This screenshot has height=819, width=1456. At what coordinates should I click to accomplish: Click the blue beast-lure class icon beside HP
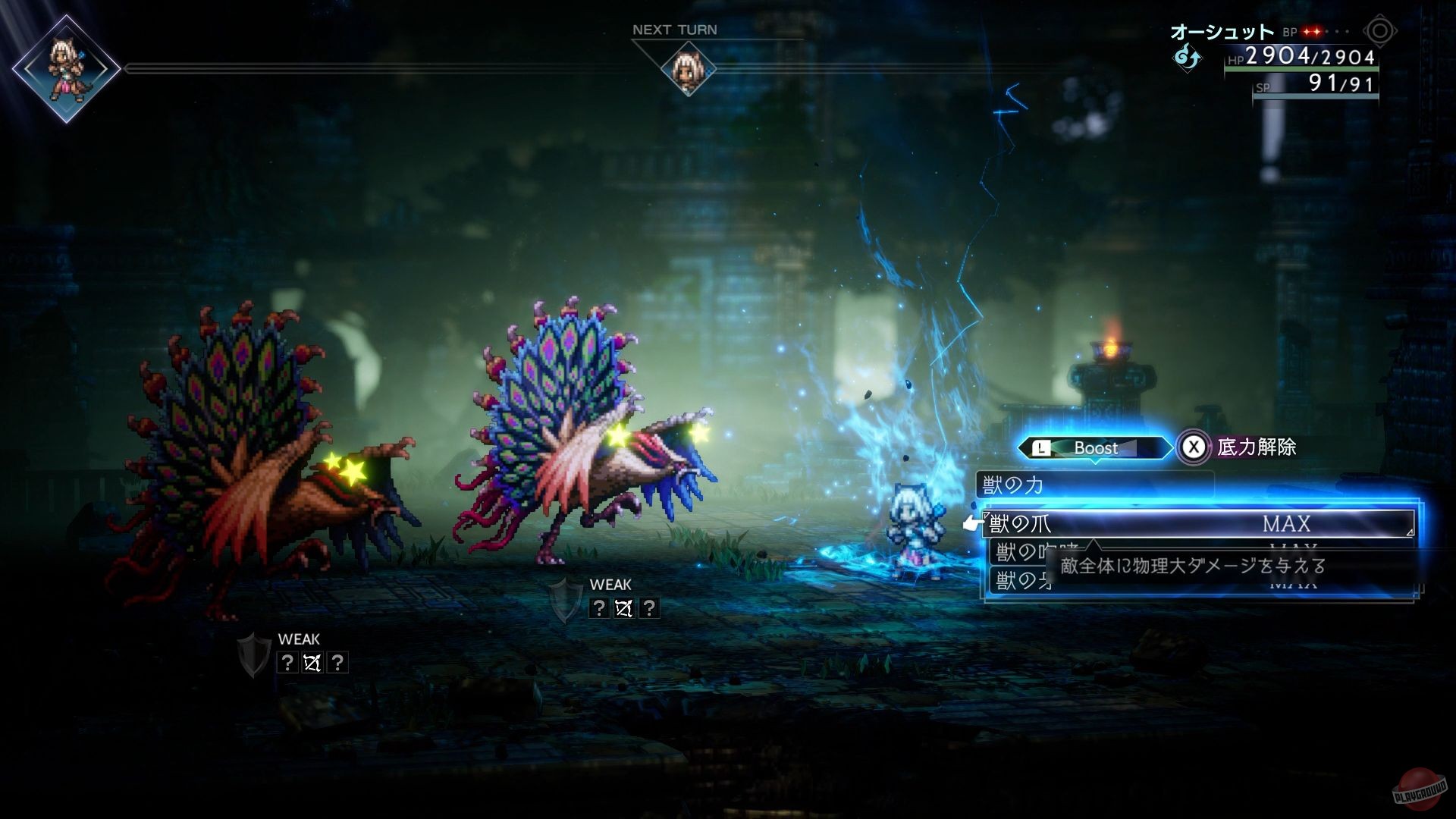tap(1187, 58)
